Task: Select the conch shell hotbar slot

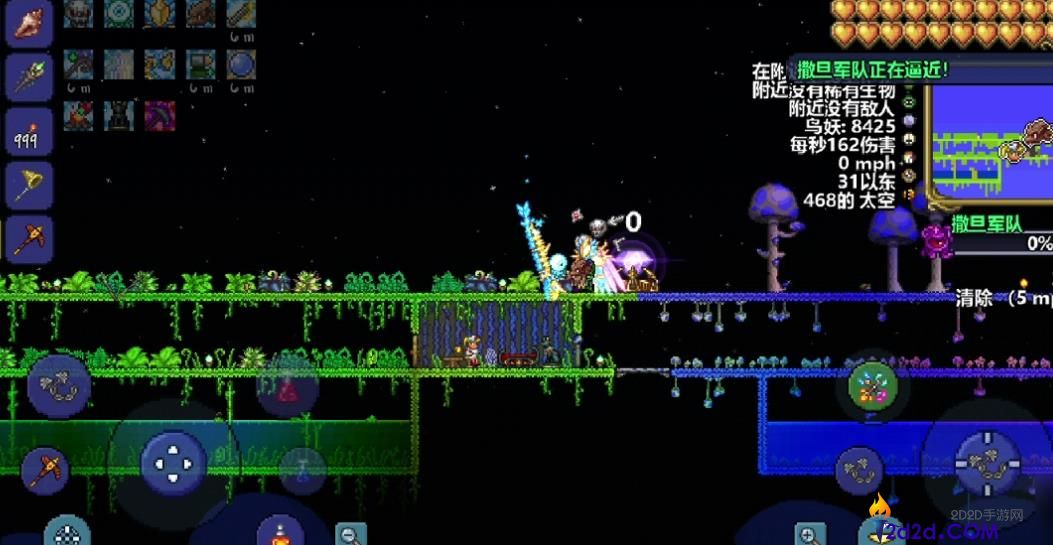Action: (29, 22)
